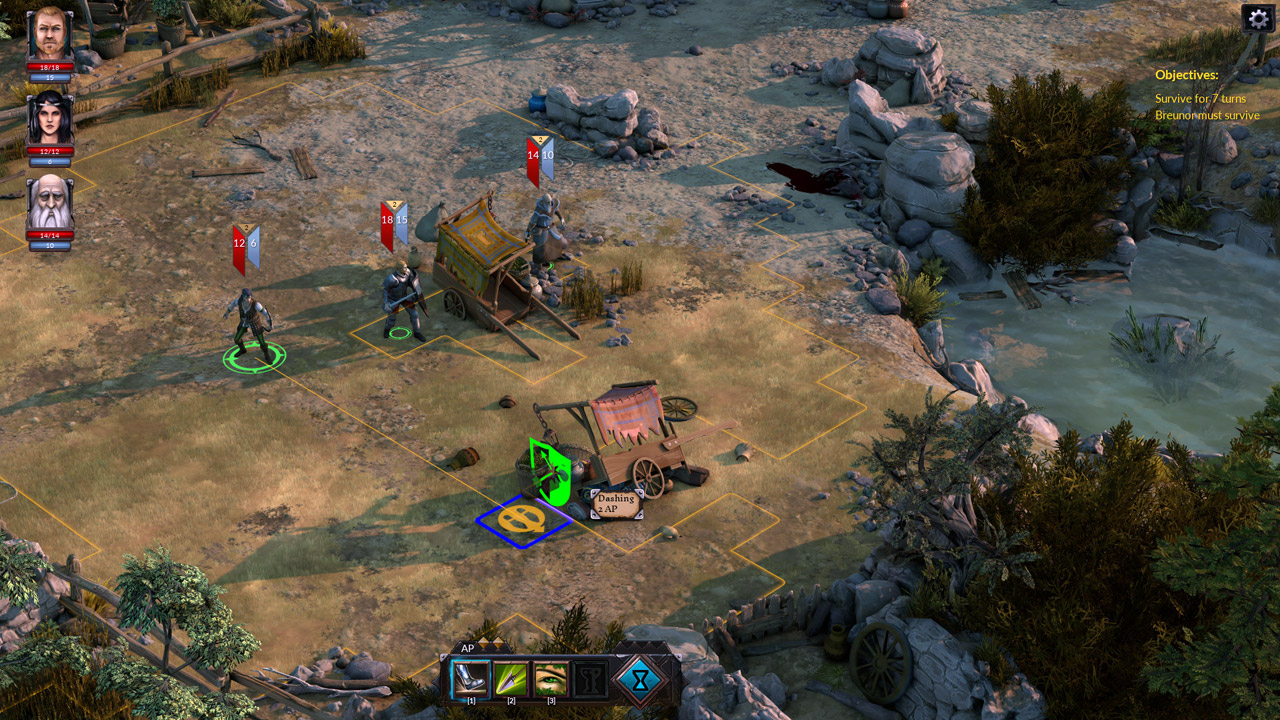
Task: Activate the green eye ability
Action: (550, 679)
